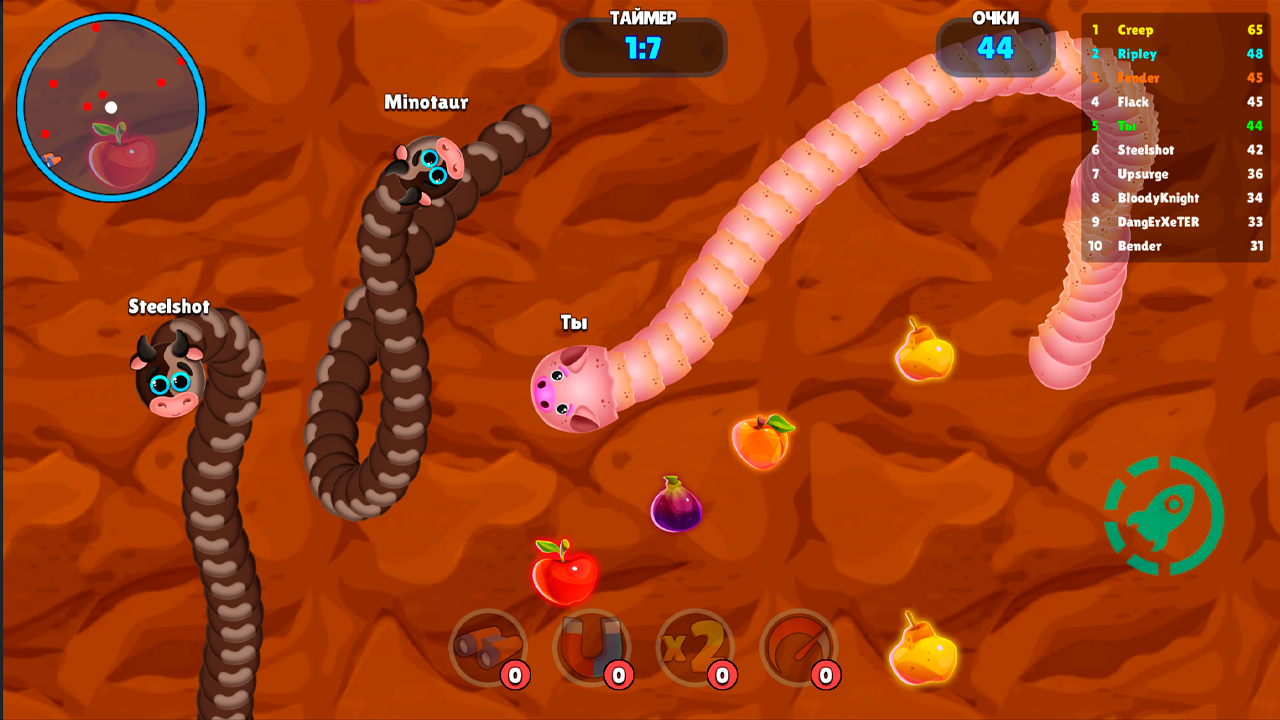Click the ОЧКИ score showing 44

pyautogui.click(x=993, y=48)
